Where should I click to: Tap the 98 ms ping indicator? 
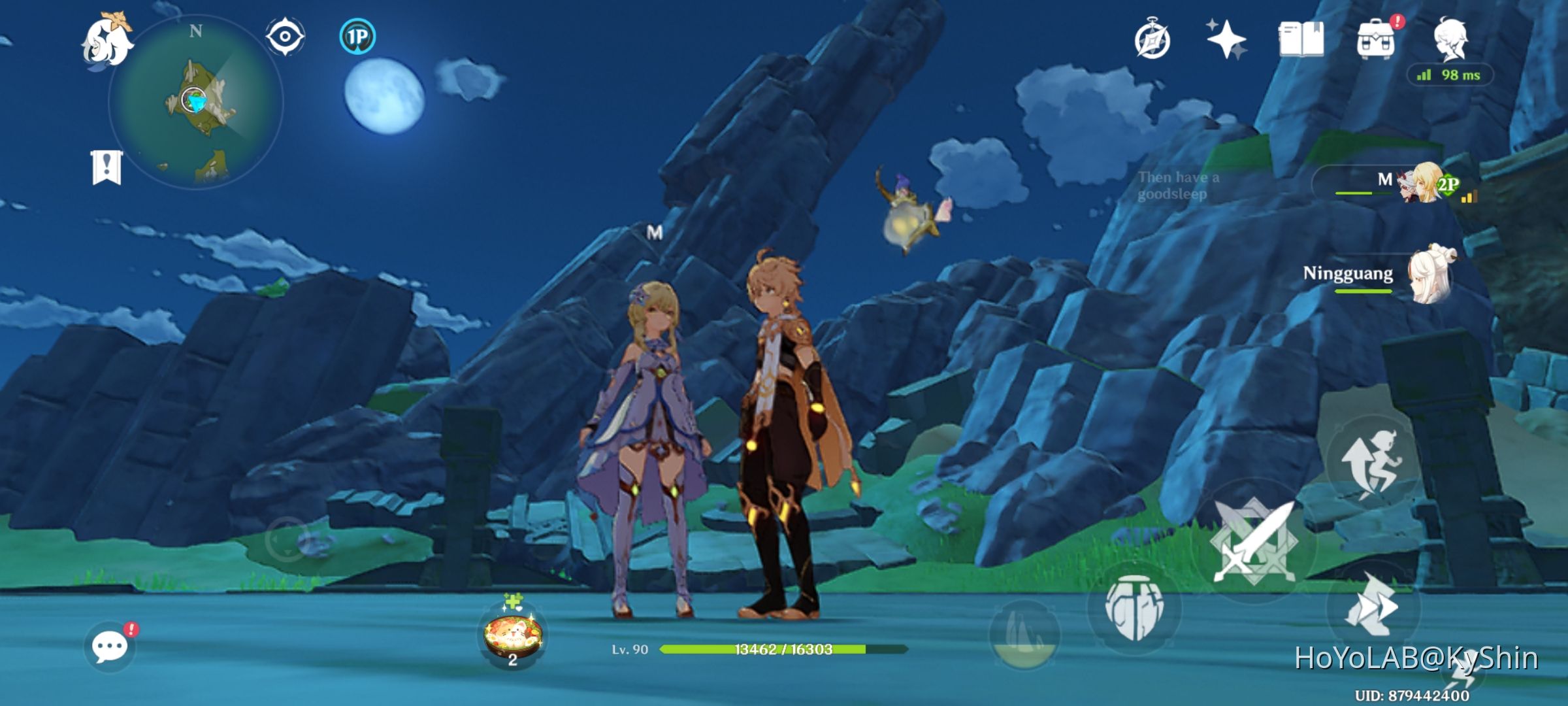click(1450, 76)
